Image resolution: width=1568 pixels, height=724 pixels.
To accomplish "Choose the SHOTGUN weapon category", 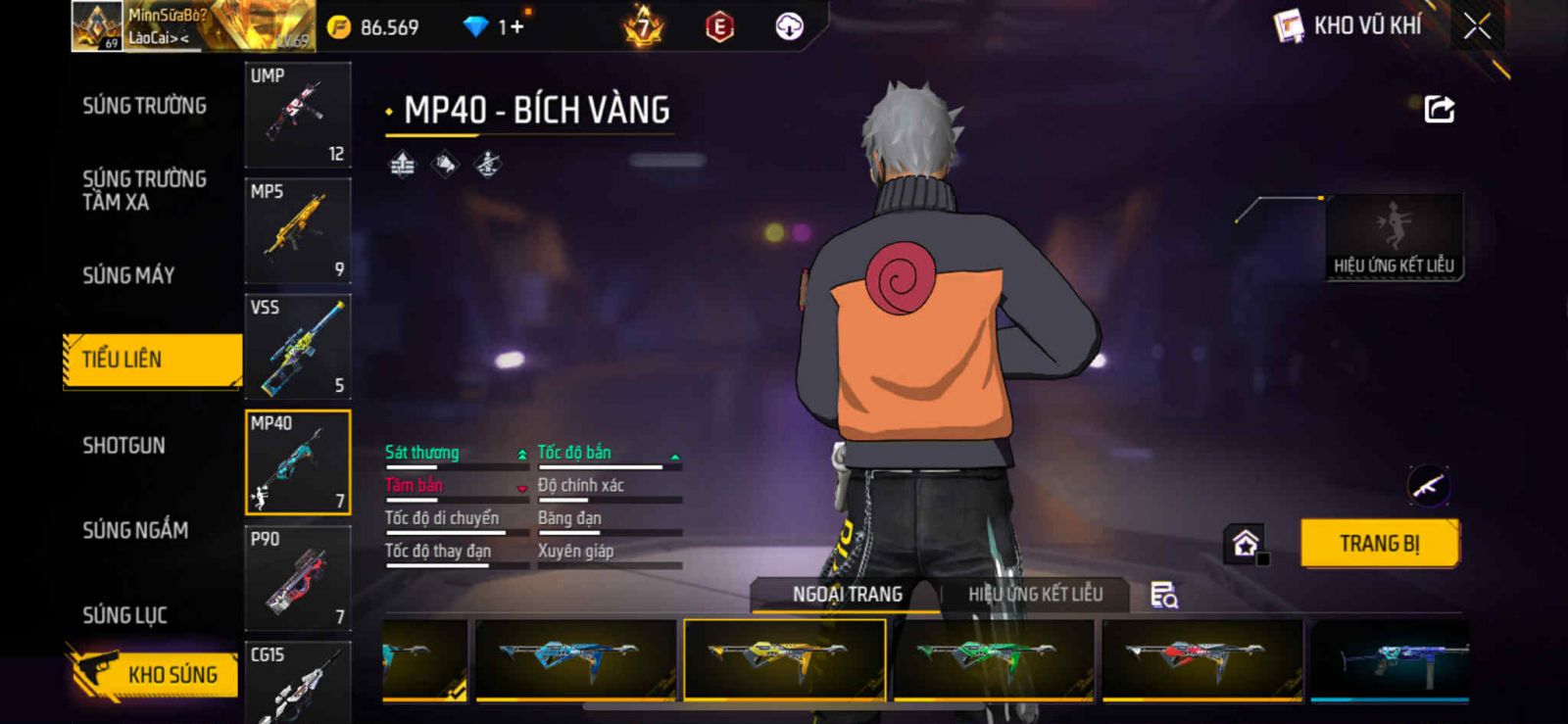I will 123,446.
